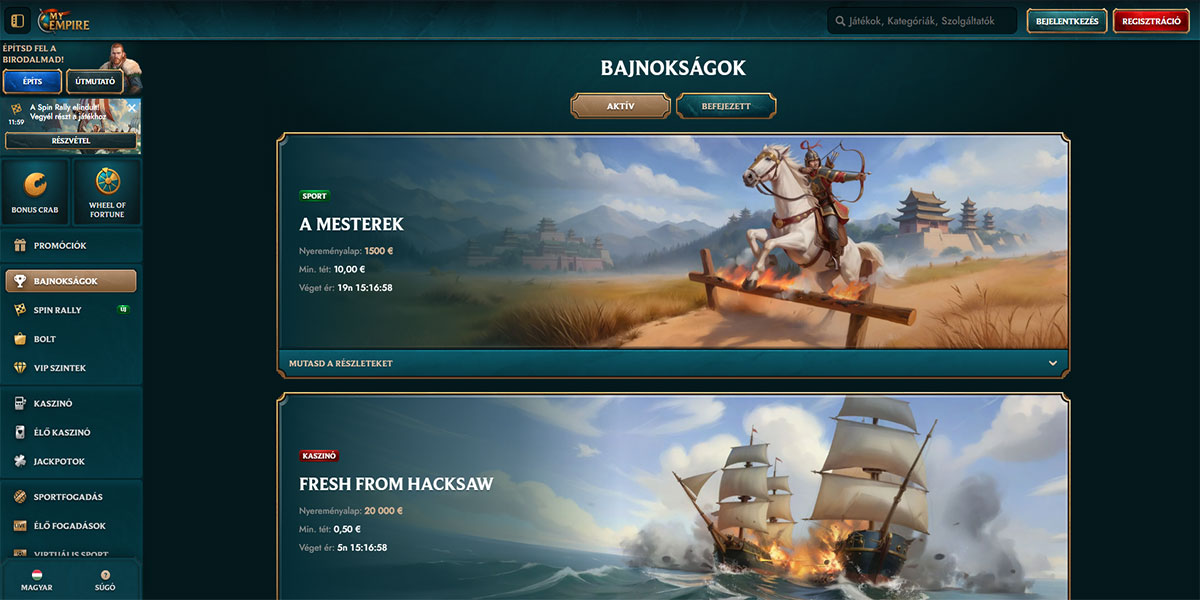Select Spin Rally menu entry
The height and width of the screenshot is (600, 1200).
(x=58, y=310)
